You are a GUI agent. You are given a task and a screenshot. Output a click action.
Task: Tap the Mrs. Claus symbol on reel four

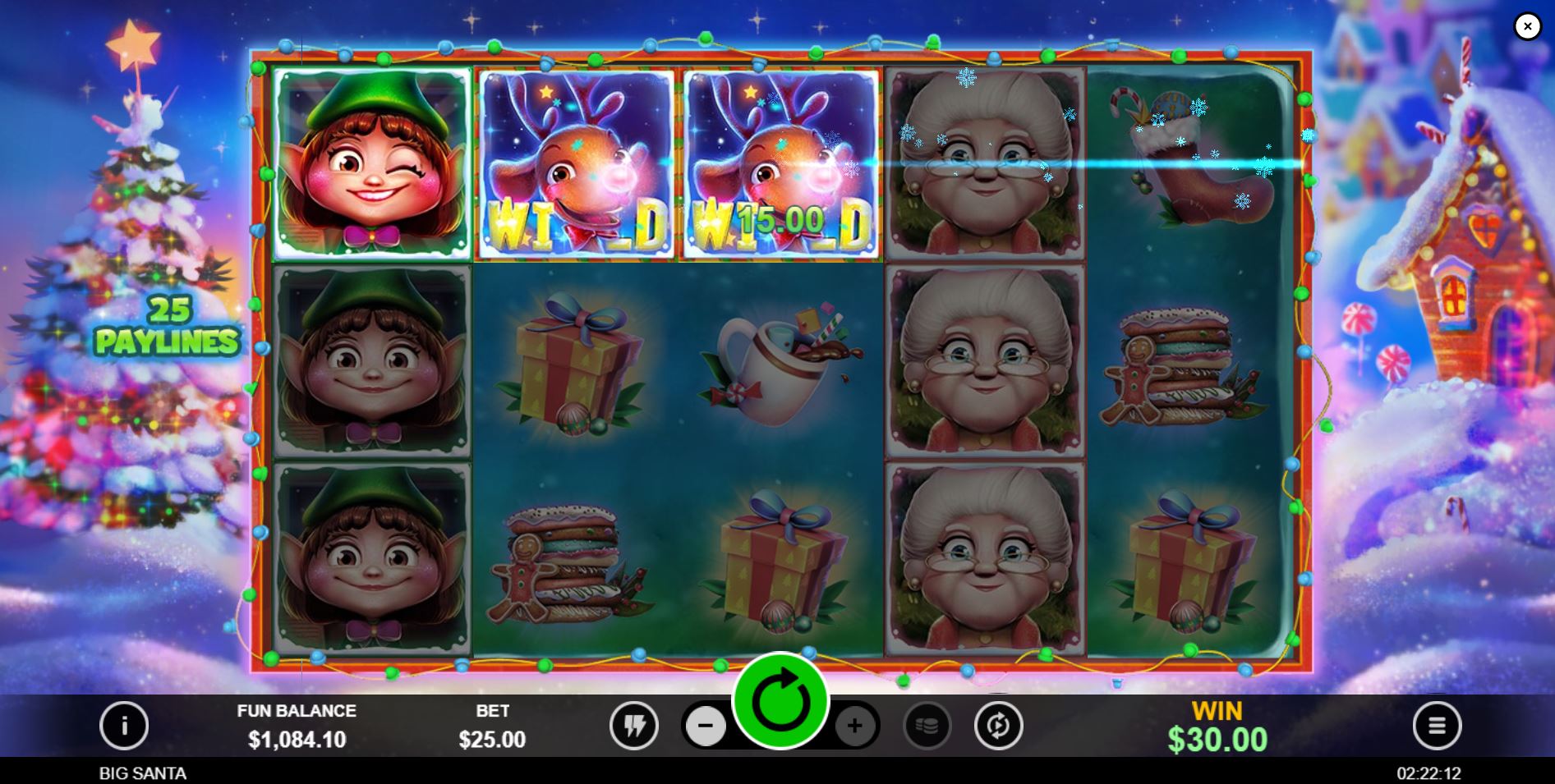click(x=984, y=164)
